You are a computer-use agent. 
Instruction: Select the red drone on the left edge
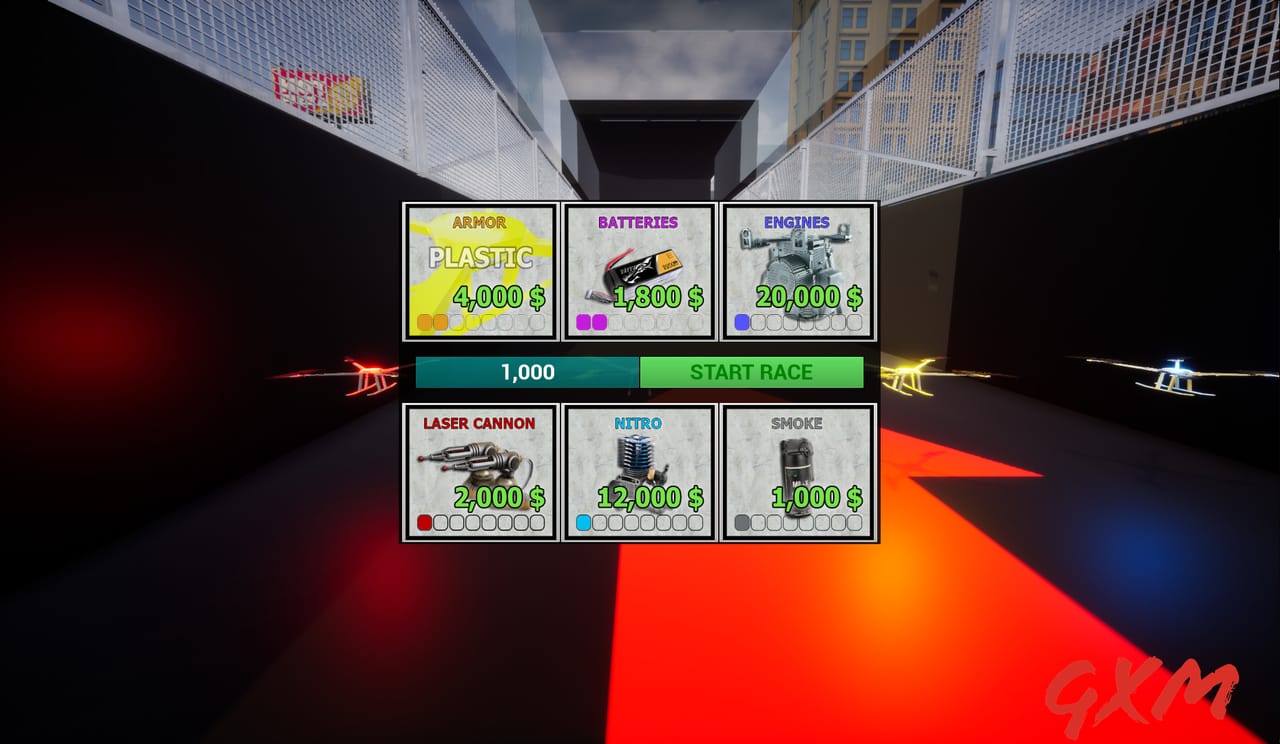[370, 372]
